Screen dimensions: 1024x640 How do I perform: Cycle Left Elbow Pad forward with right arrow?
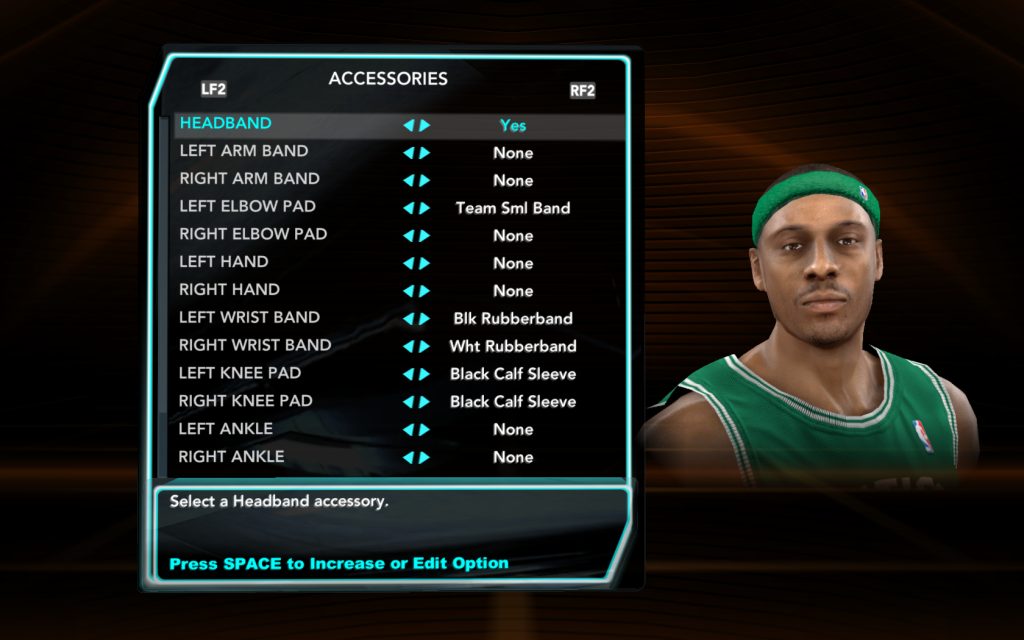[425, 209]
